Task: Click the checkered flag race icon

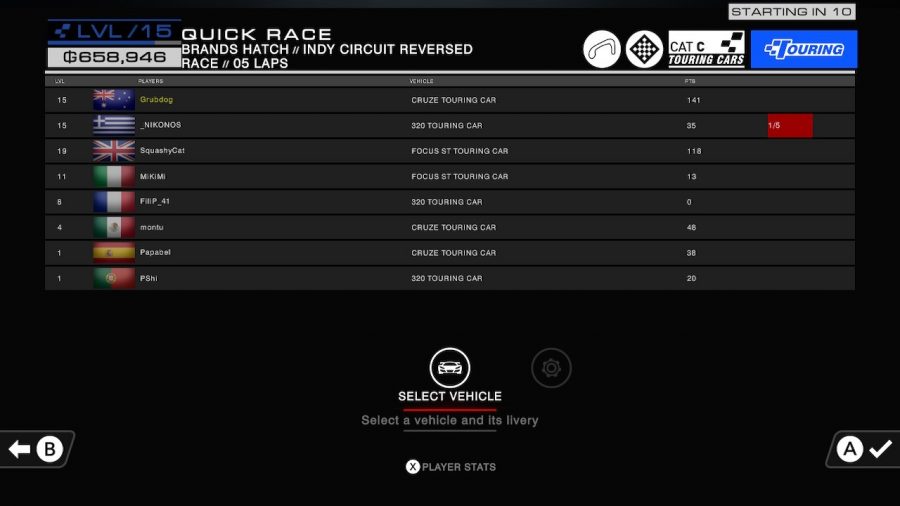Action: click(x=644, y=49)
